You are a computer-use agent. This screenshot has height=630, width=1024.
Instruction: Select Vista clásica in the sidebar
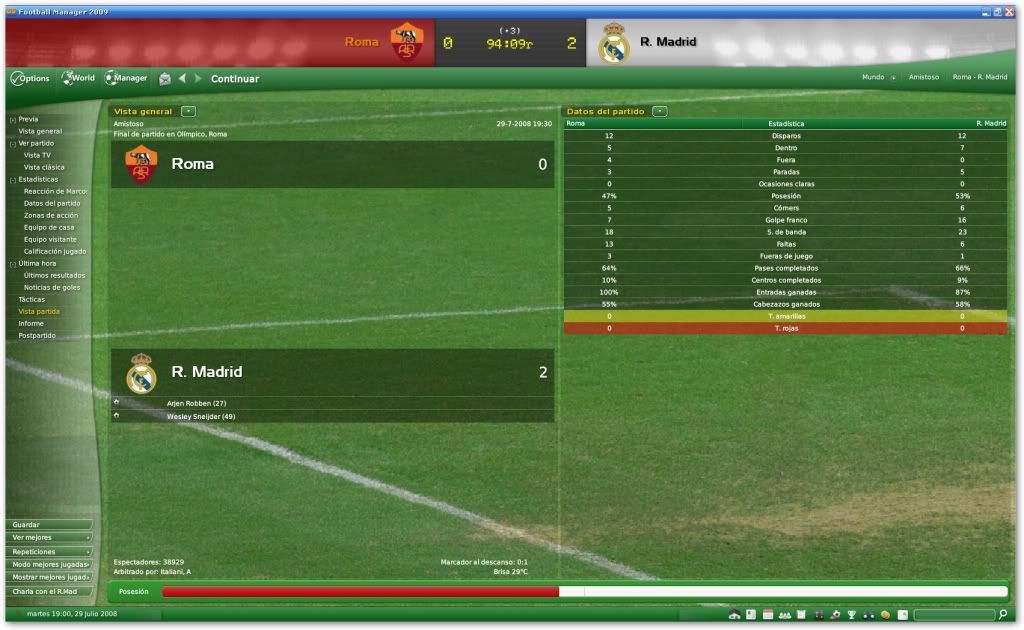(x=44, y=167)
